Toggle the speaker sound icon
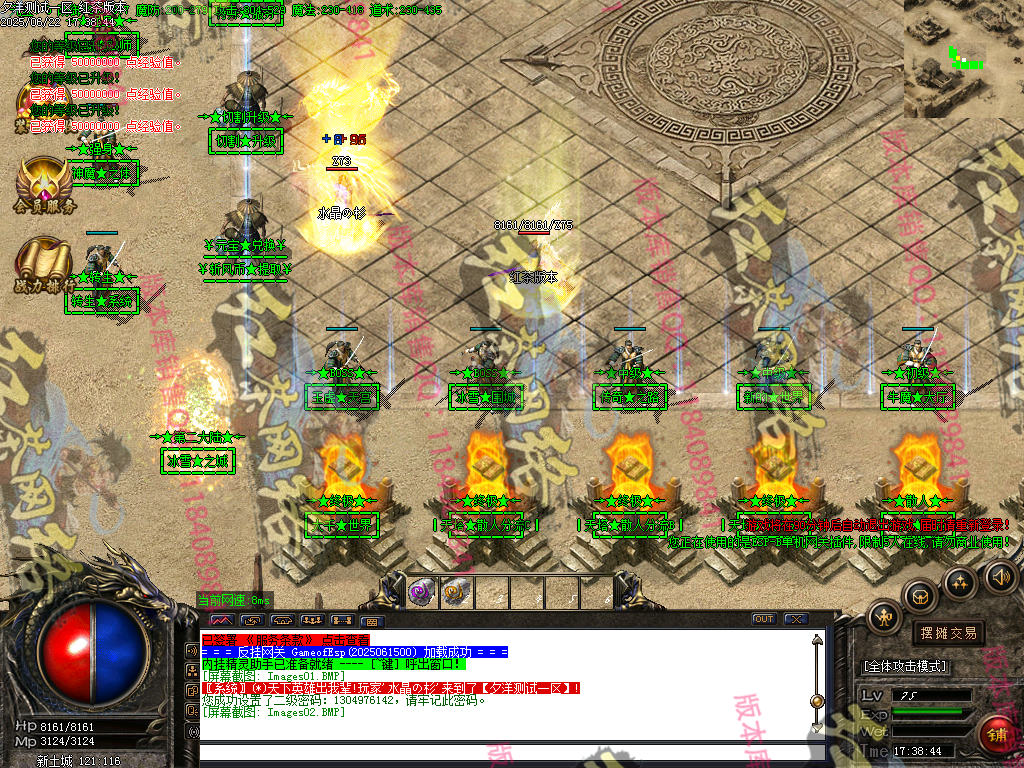Image resolution: width=1024 pixels, height=768 pixels. [1000, 576]
